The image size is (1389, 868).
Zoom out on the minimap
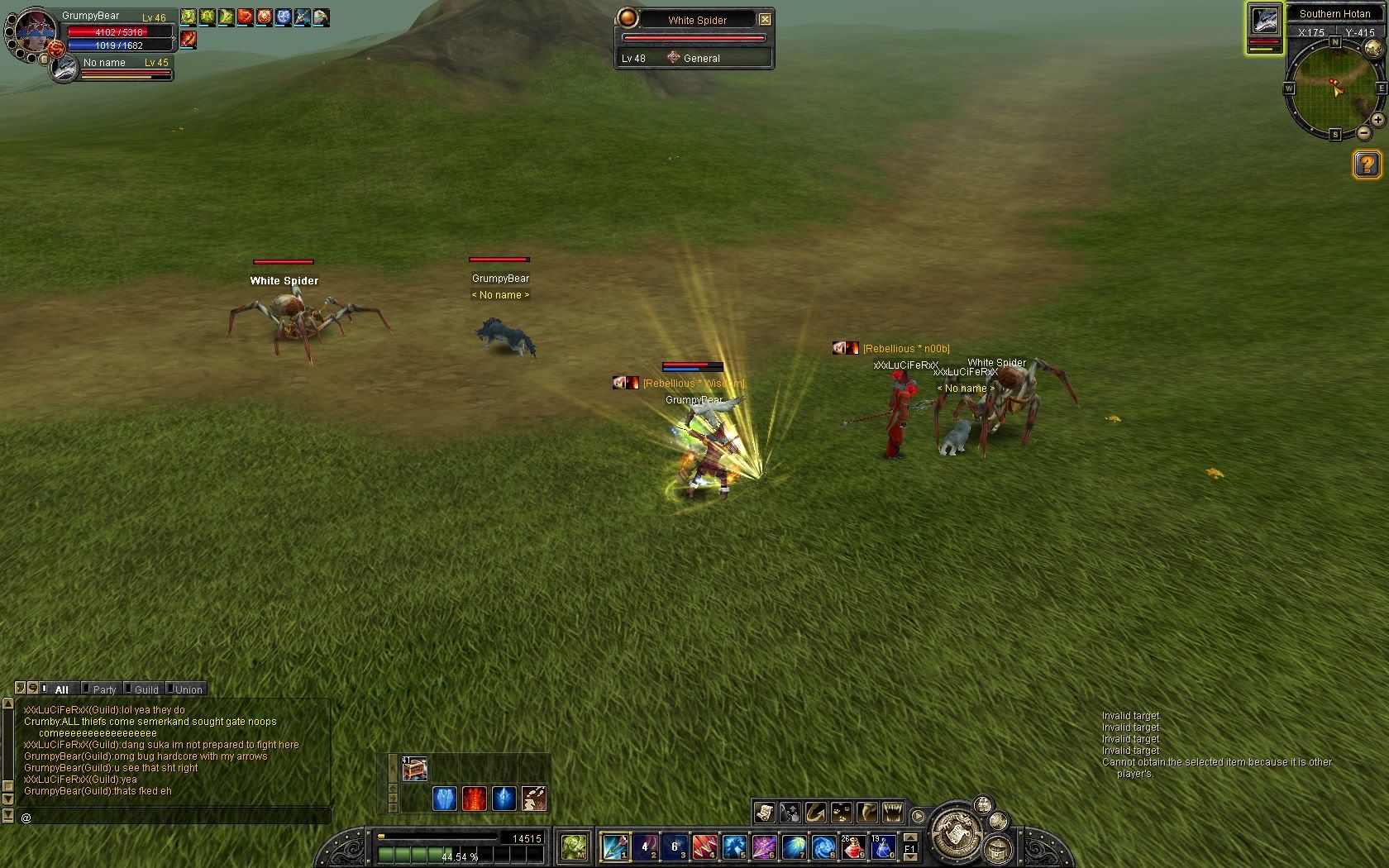[x=1363, y=132]
